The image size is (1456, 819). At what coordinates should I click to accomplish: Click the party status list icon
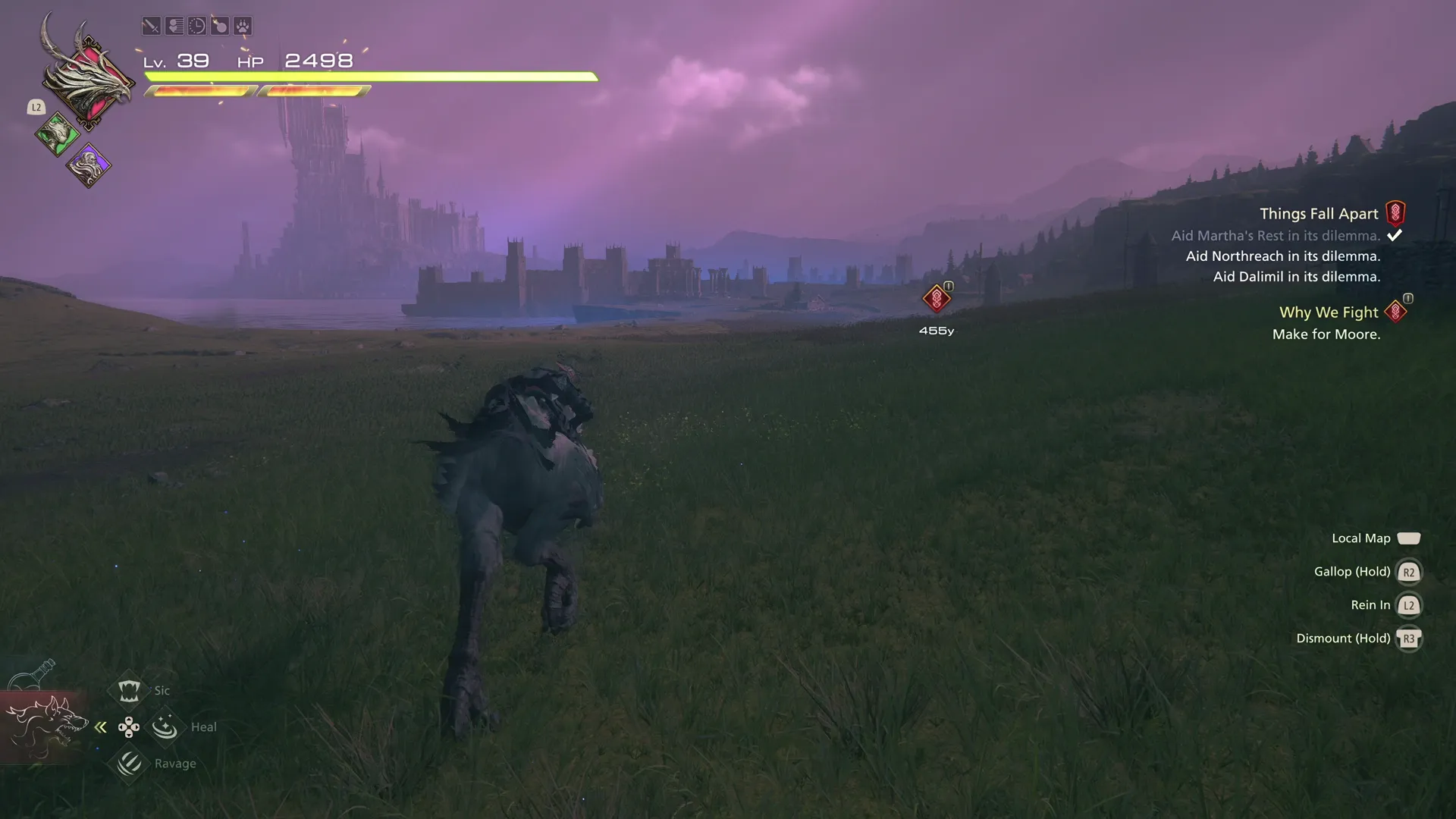coord(174,25)
